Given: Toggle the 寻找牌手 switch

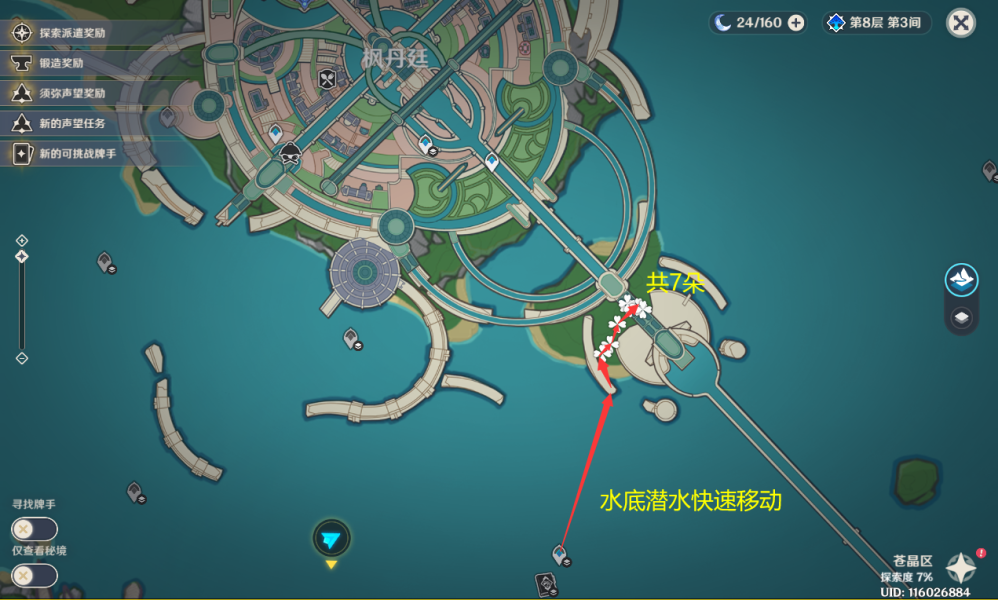Looking at the screenshot, I should pos(34,529).
